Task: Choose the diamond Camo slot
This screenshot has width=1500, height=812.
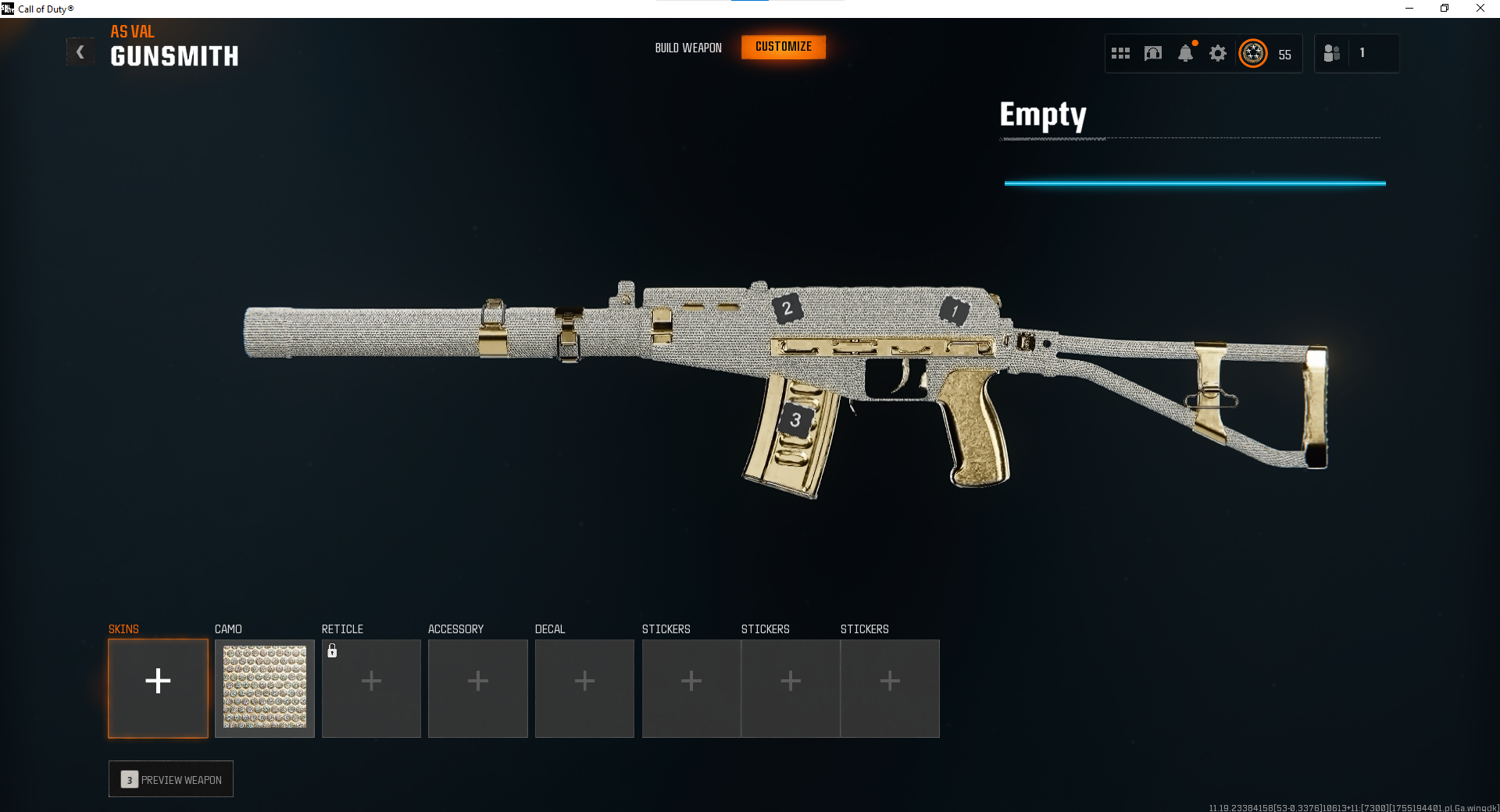Action: coord(265,688)
